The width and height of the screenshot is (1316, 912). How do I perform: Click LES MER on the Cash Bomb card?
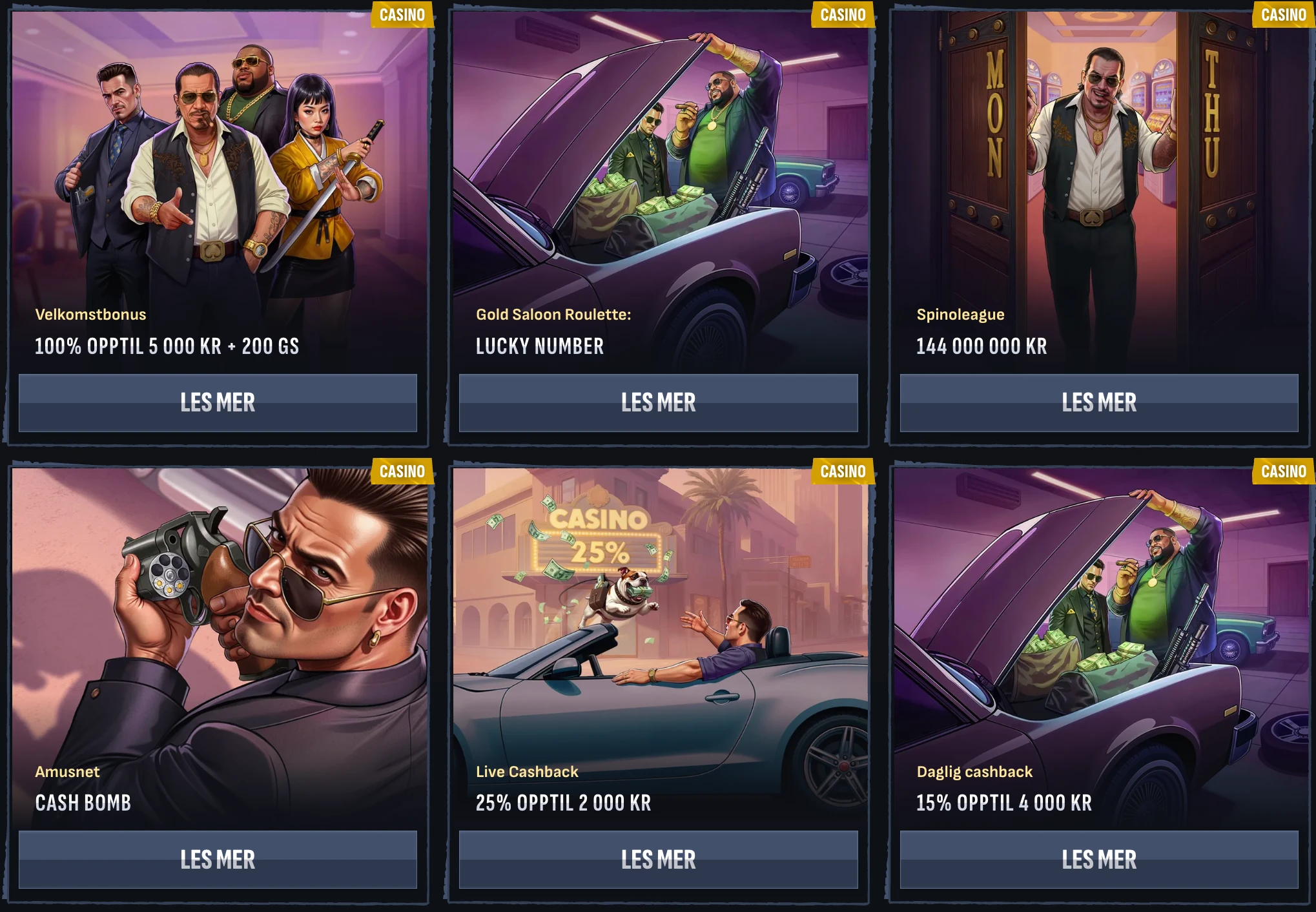[220, 859]
